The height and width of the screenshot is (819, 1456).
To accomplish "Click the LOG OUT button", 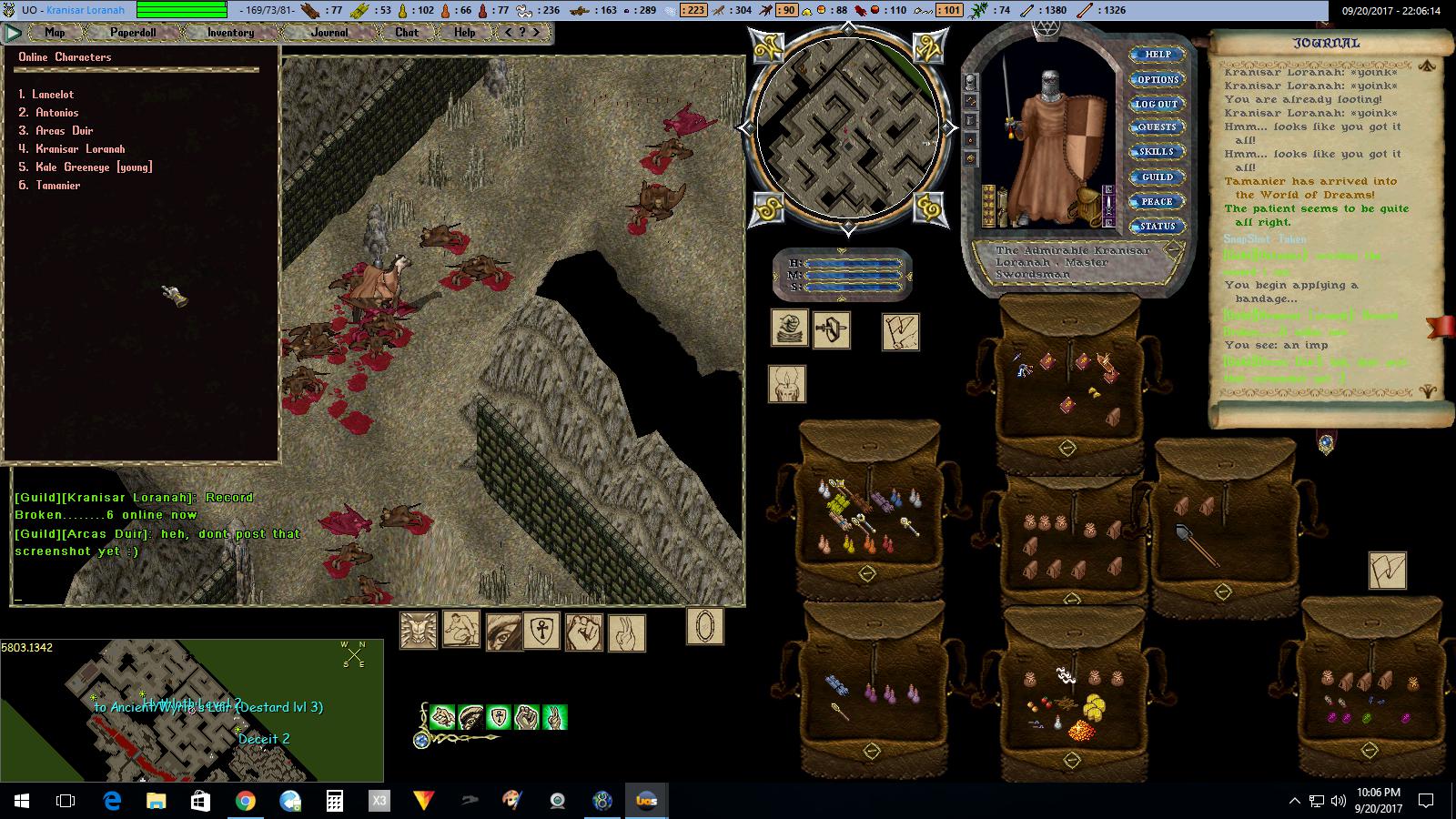I will tap(1157, 104).
